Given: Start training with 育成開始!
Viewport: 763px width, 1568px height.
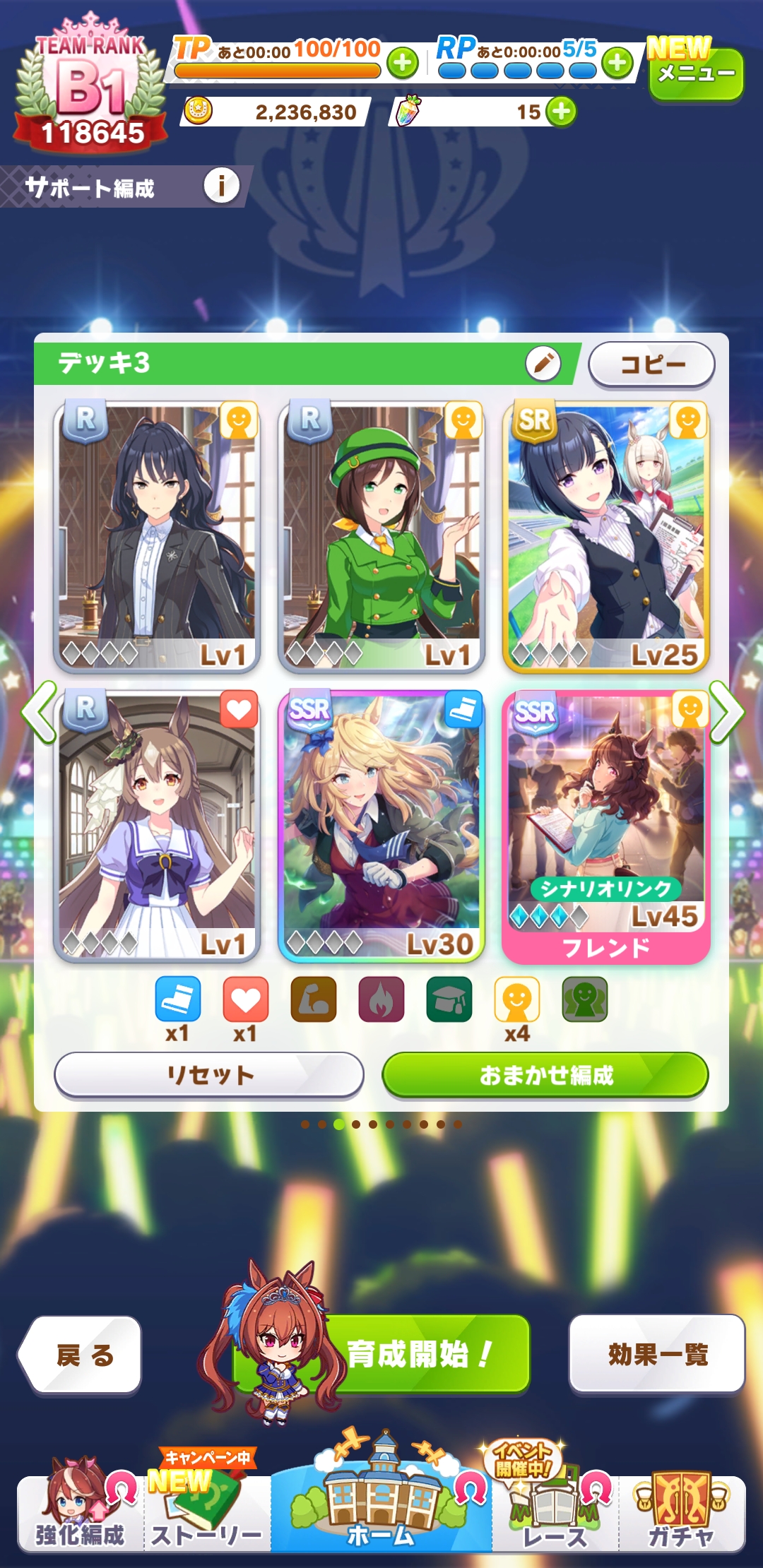Looking at the screenshot, I should click(x=418, y=1353).
